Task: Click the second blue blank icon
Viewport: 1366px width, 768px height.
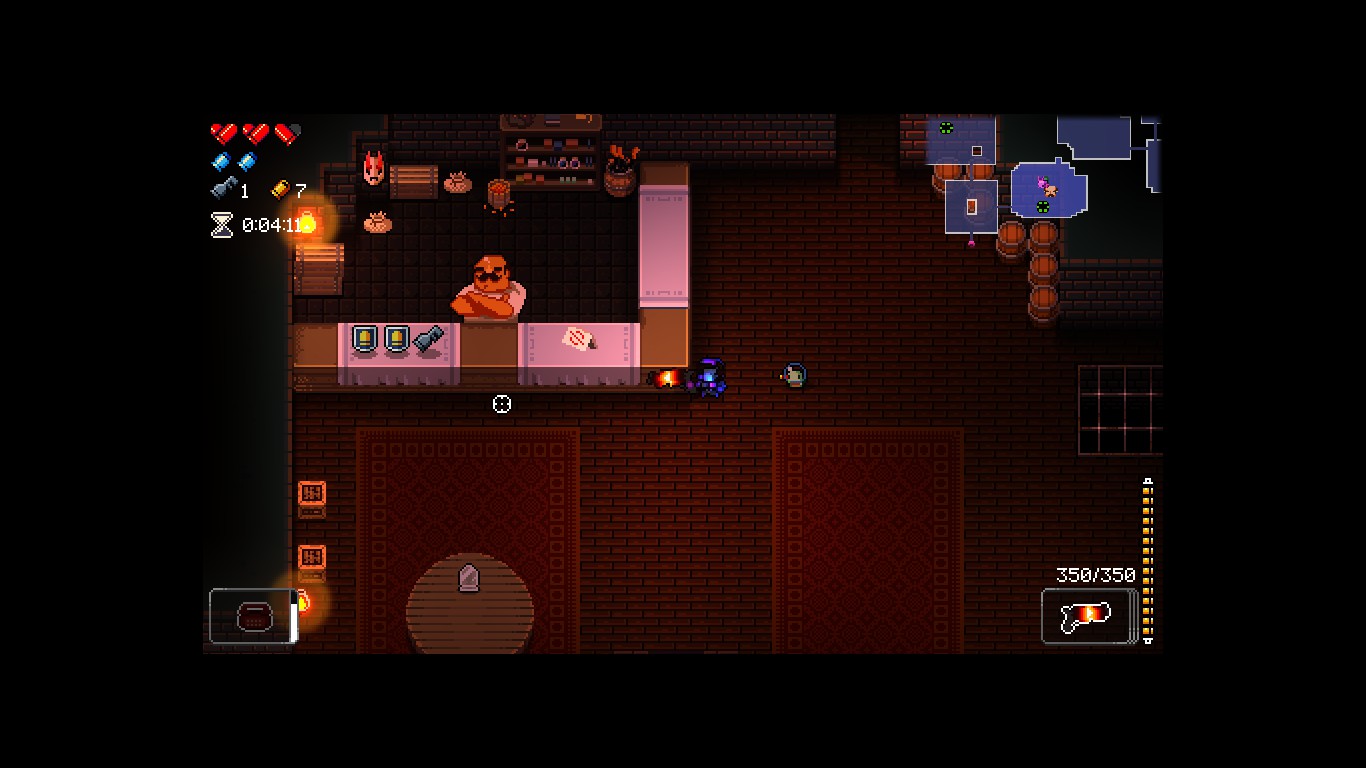Action: coord(247,160)
